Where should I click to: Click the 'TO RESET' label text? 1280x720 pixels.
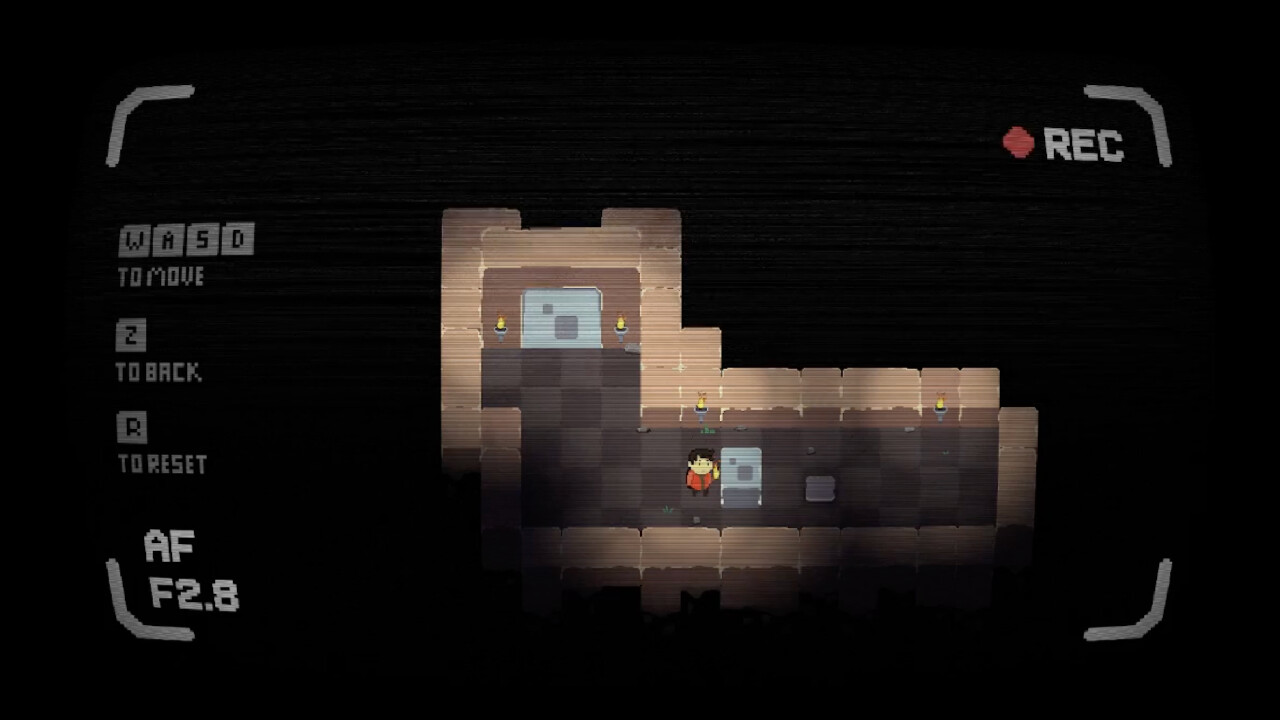163,462
